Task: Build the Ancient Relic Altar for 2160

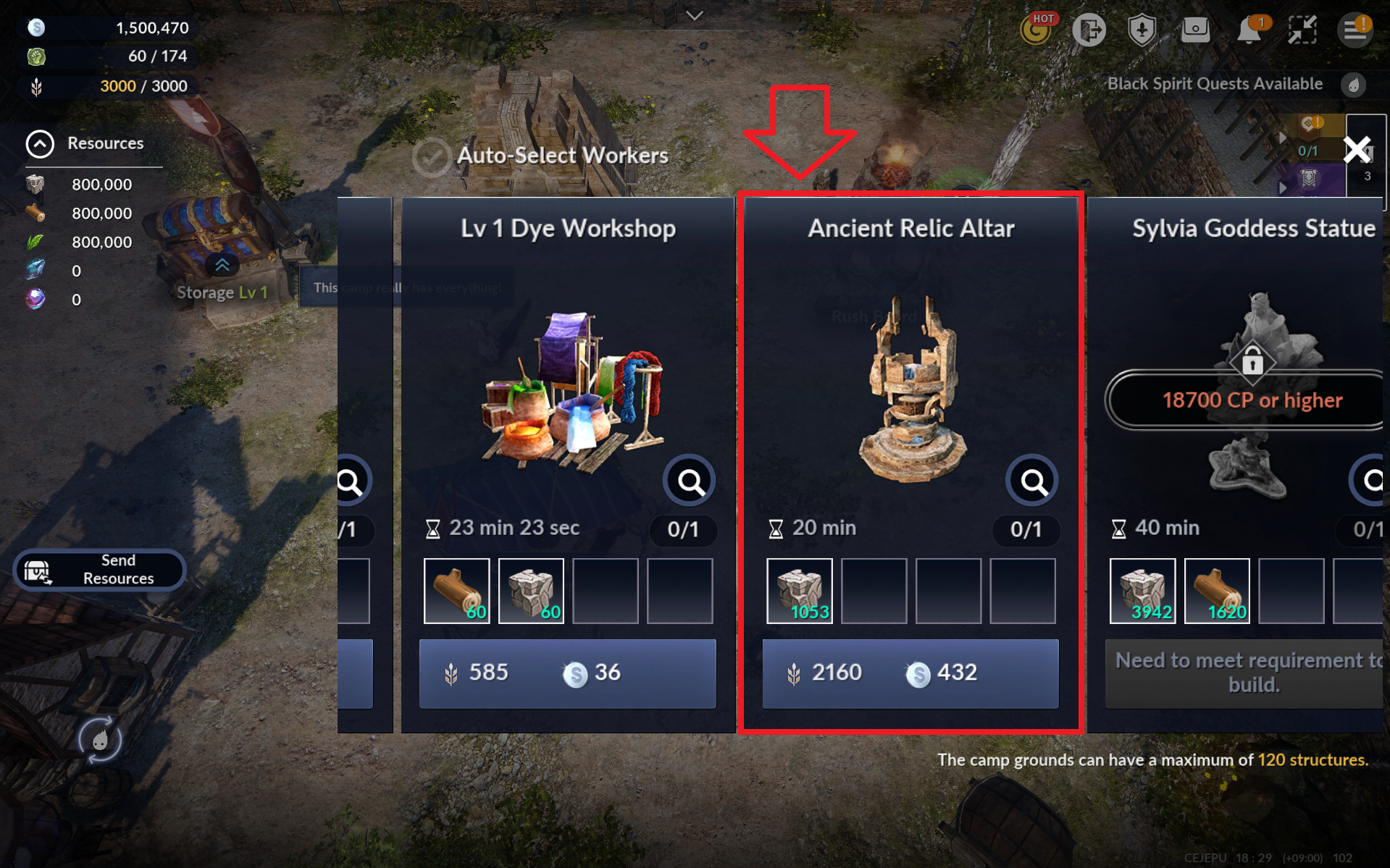Action: [x=910, y=673]
